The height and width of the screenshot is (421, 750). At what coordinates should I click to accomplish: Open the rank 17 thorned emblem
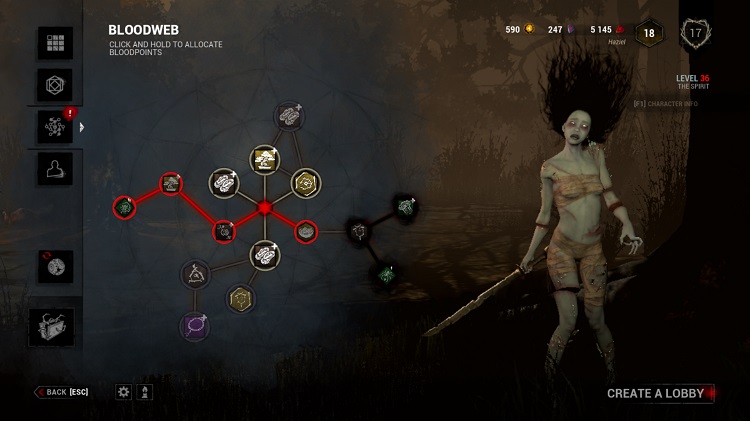(x=696, y=32)
